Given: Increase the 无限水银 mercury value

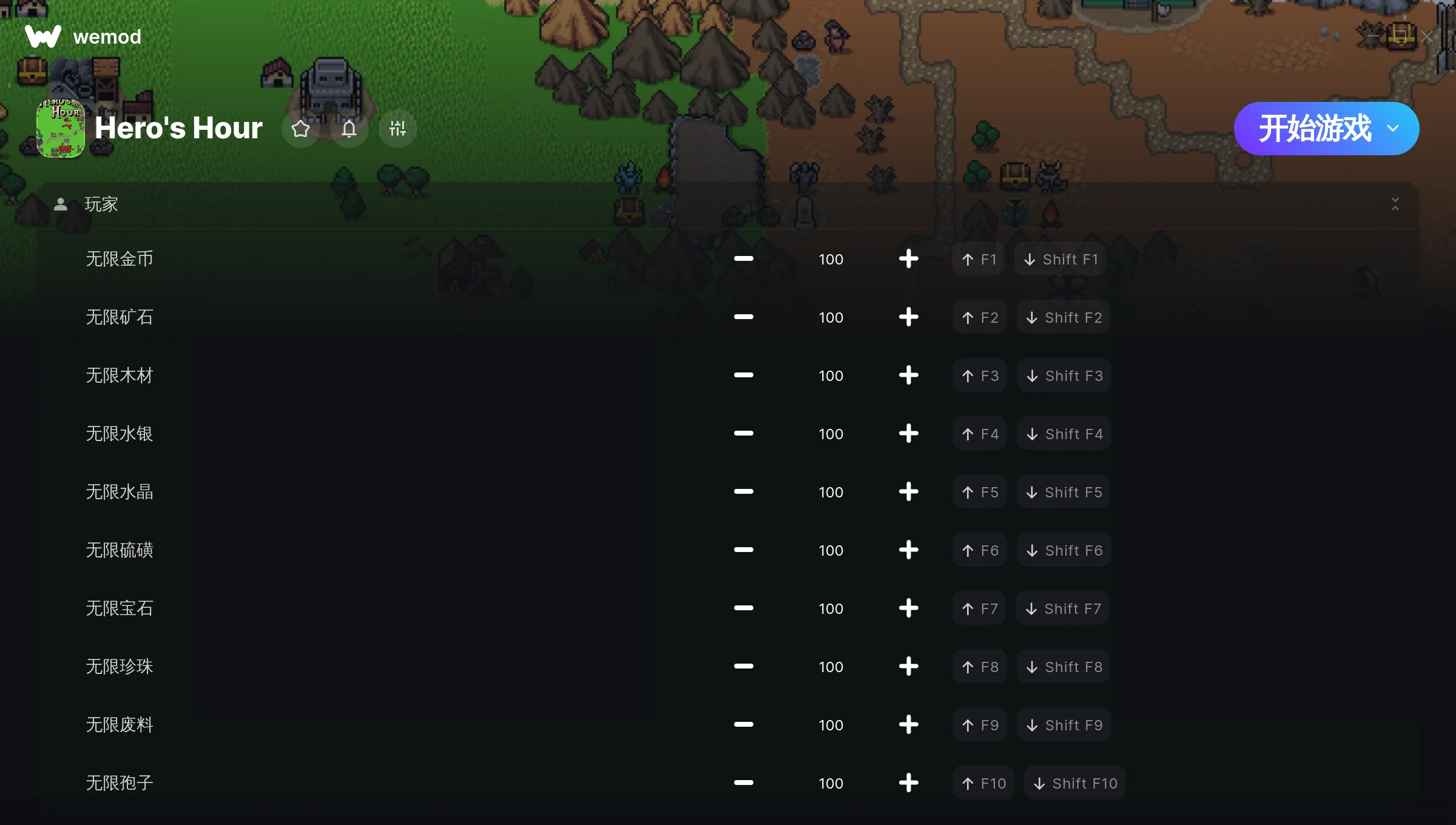Looking at the screenshot, I should click(x=908, y=434).
